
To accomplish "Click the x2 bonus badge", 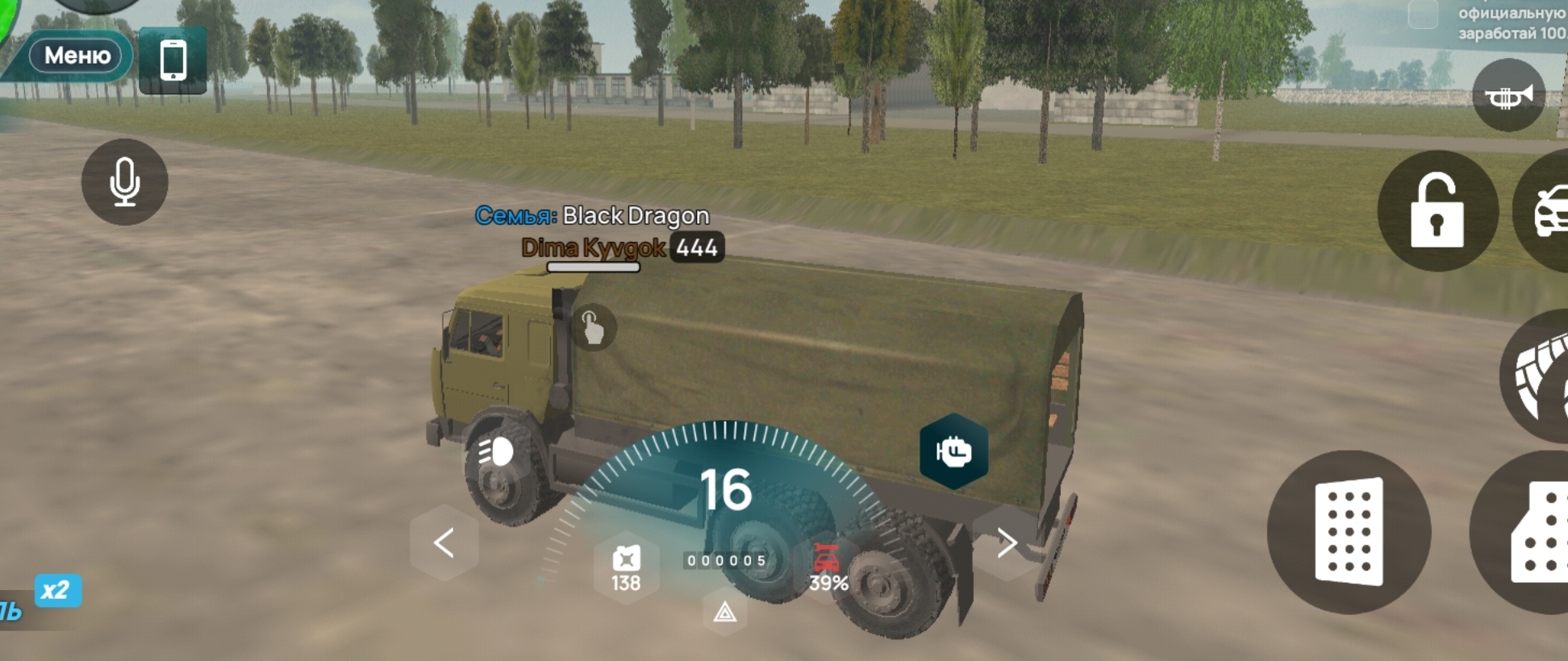I will 56,591.
